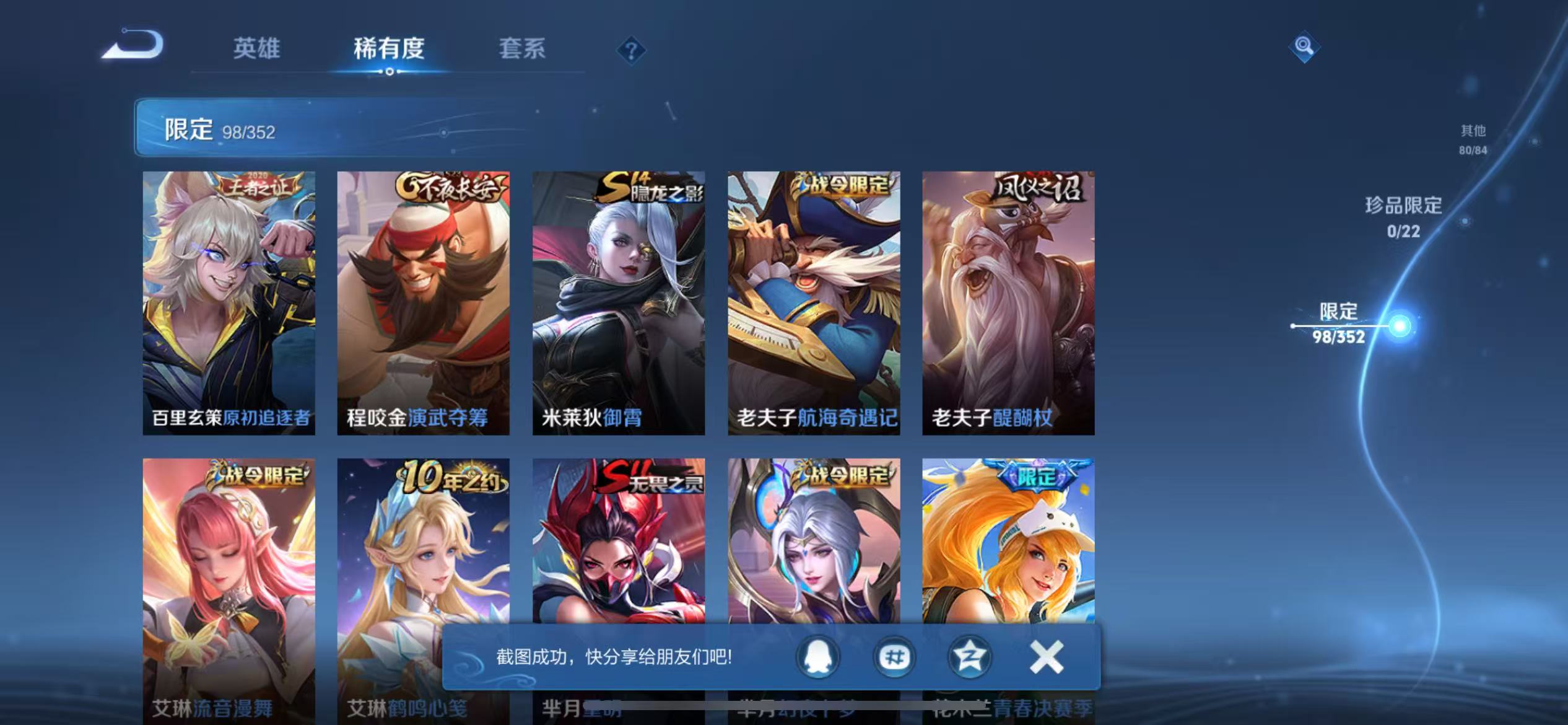The height and width of the screenshot is (725, 1568).
Task: Select the 米莱狄 御霄 skin card
Action: click(619, 304)
